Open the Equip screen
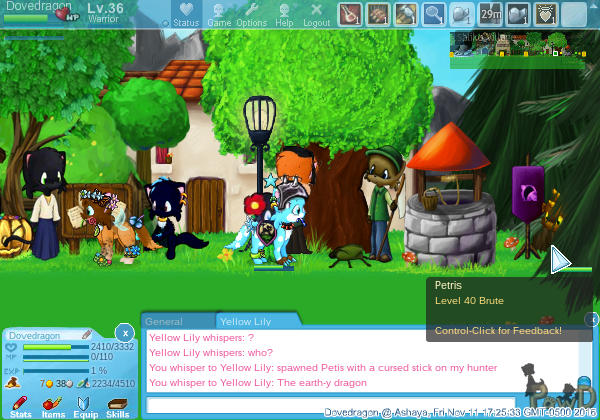This screenshot has height=420, width=600. pyautogui.click(x=85, y=404)
